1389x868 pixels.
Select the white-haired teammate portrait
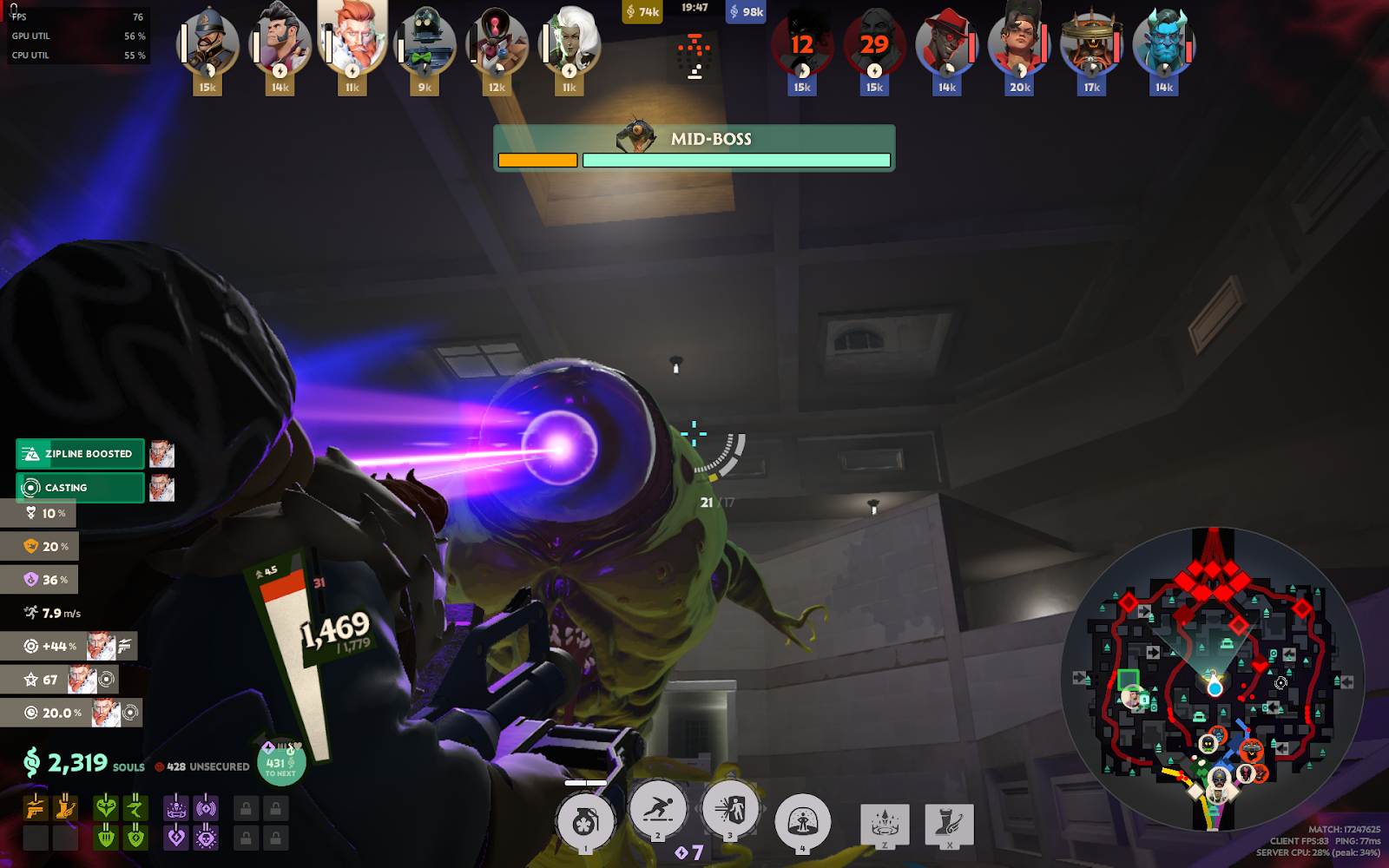[x=569, y=41]
